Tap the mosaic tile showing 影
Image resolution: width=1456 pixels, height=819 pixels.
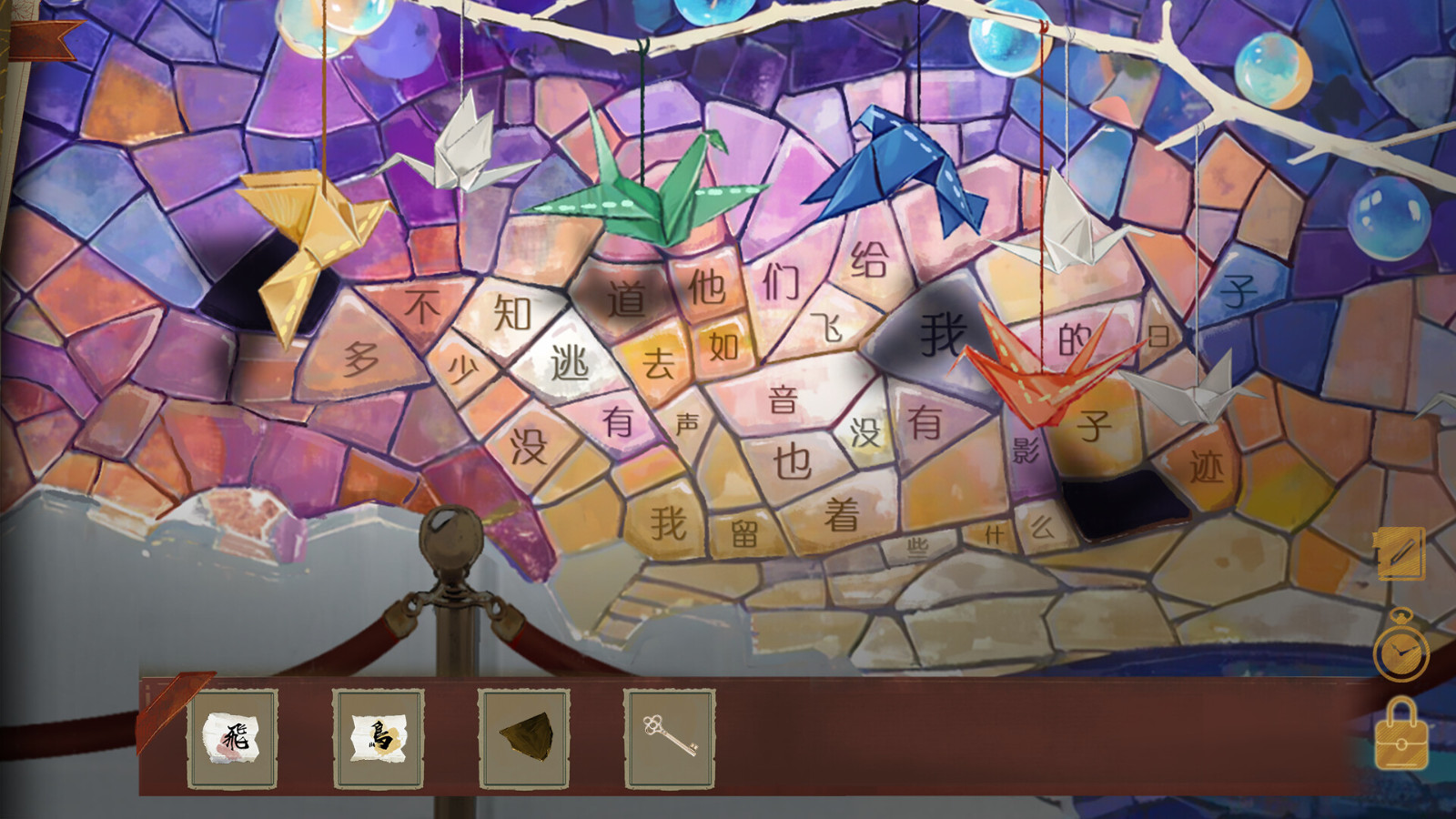1027,449
